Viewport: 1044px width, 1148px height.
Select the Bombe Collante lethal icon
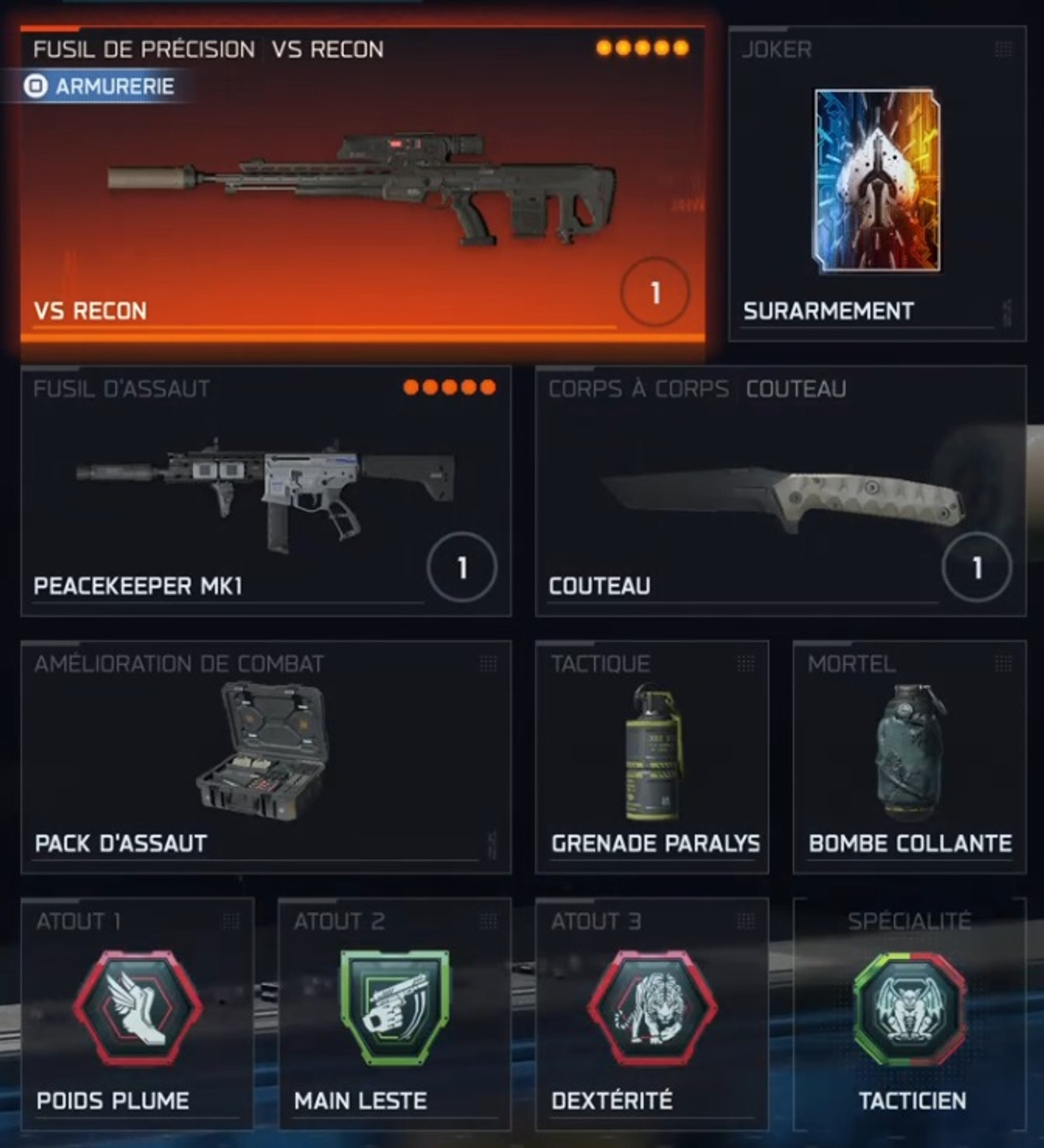click(x=905, y=750)
